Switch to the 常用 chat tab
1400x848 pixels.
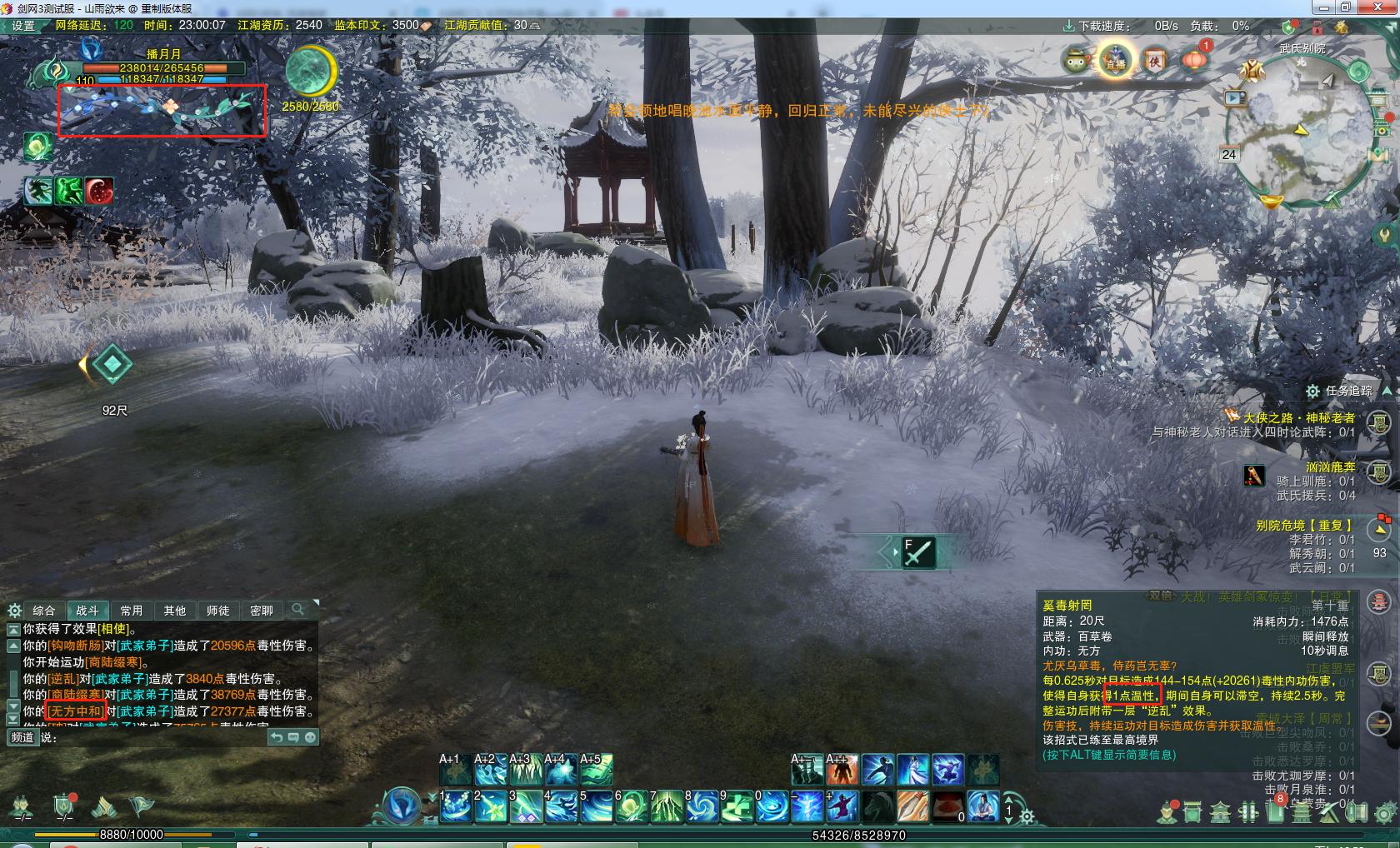coord(131,611)
